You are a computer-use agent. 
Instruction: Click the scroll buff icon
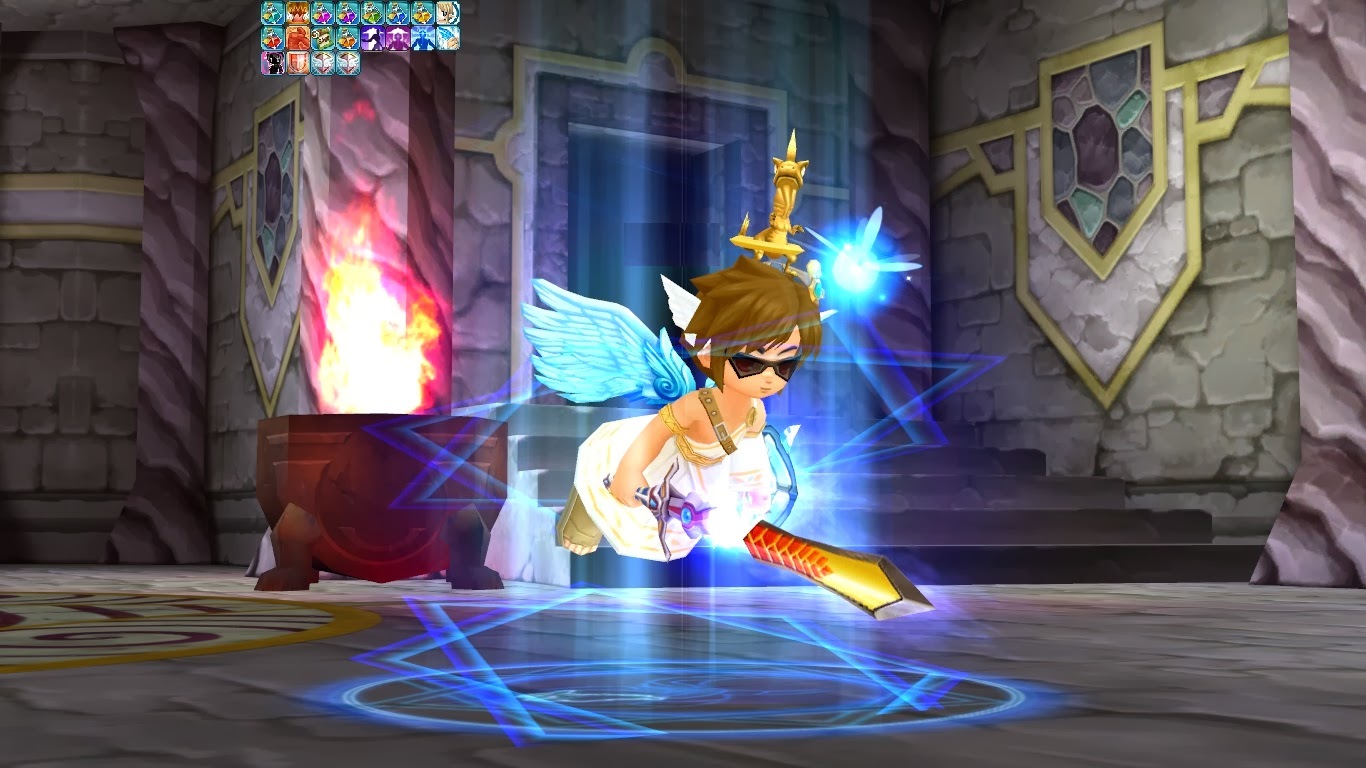(321, 37)
